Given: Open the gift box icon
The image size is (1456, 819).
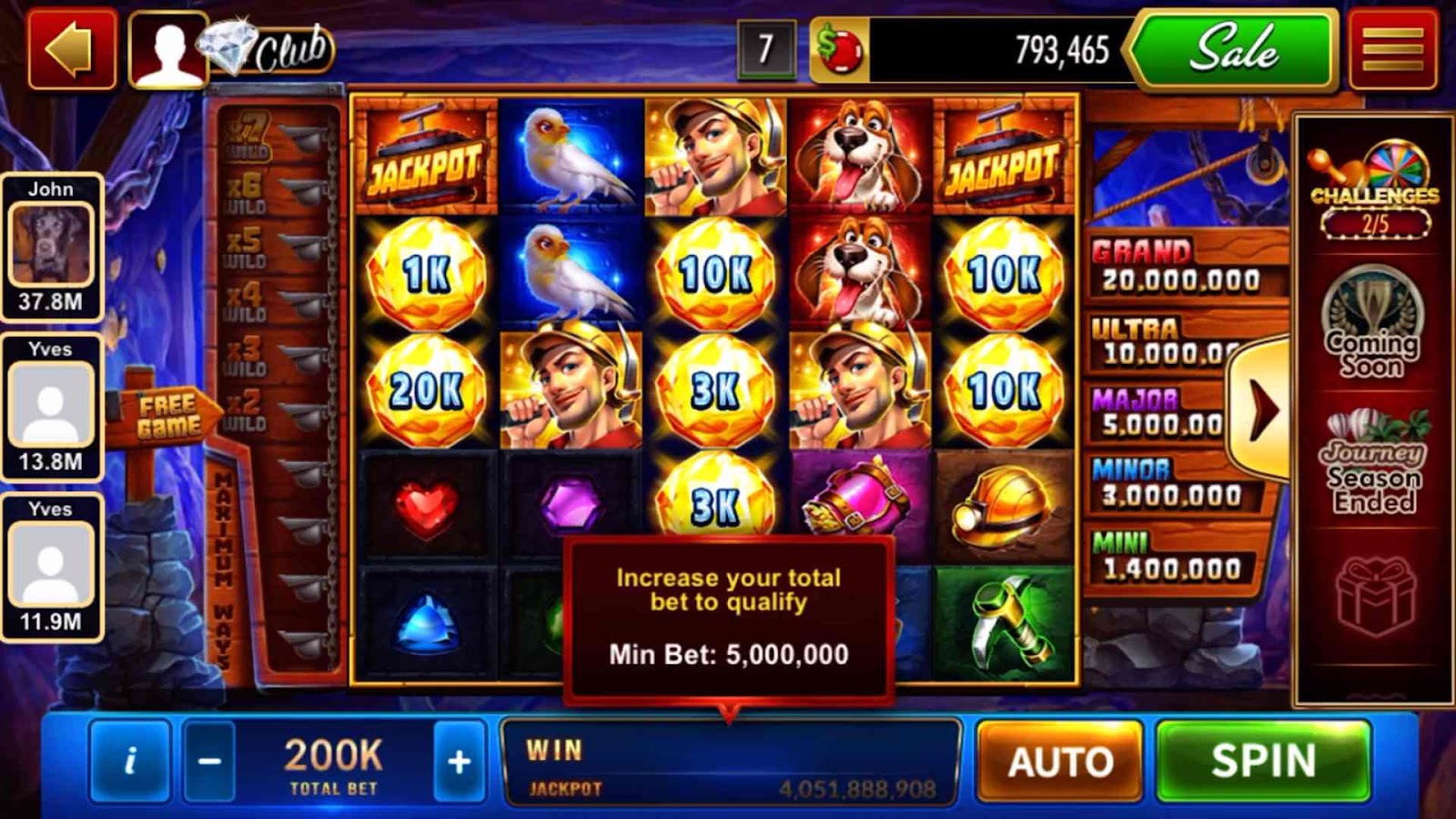Looking at the screenshot, I should click(x=1375, y=596).
